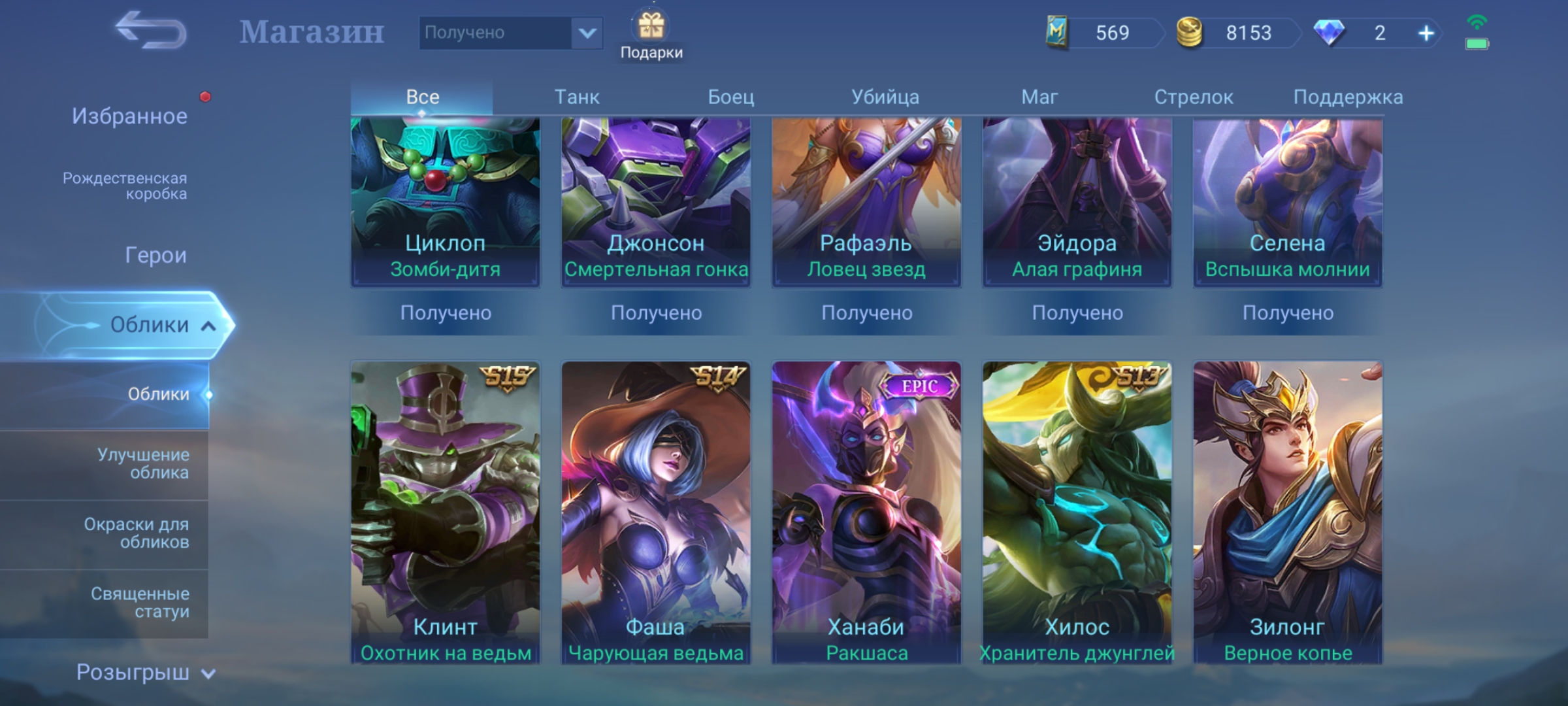Screen dimensions: 1568x706
Task: Open Улучшение облика submenu
Action: (143, 463)
